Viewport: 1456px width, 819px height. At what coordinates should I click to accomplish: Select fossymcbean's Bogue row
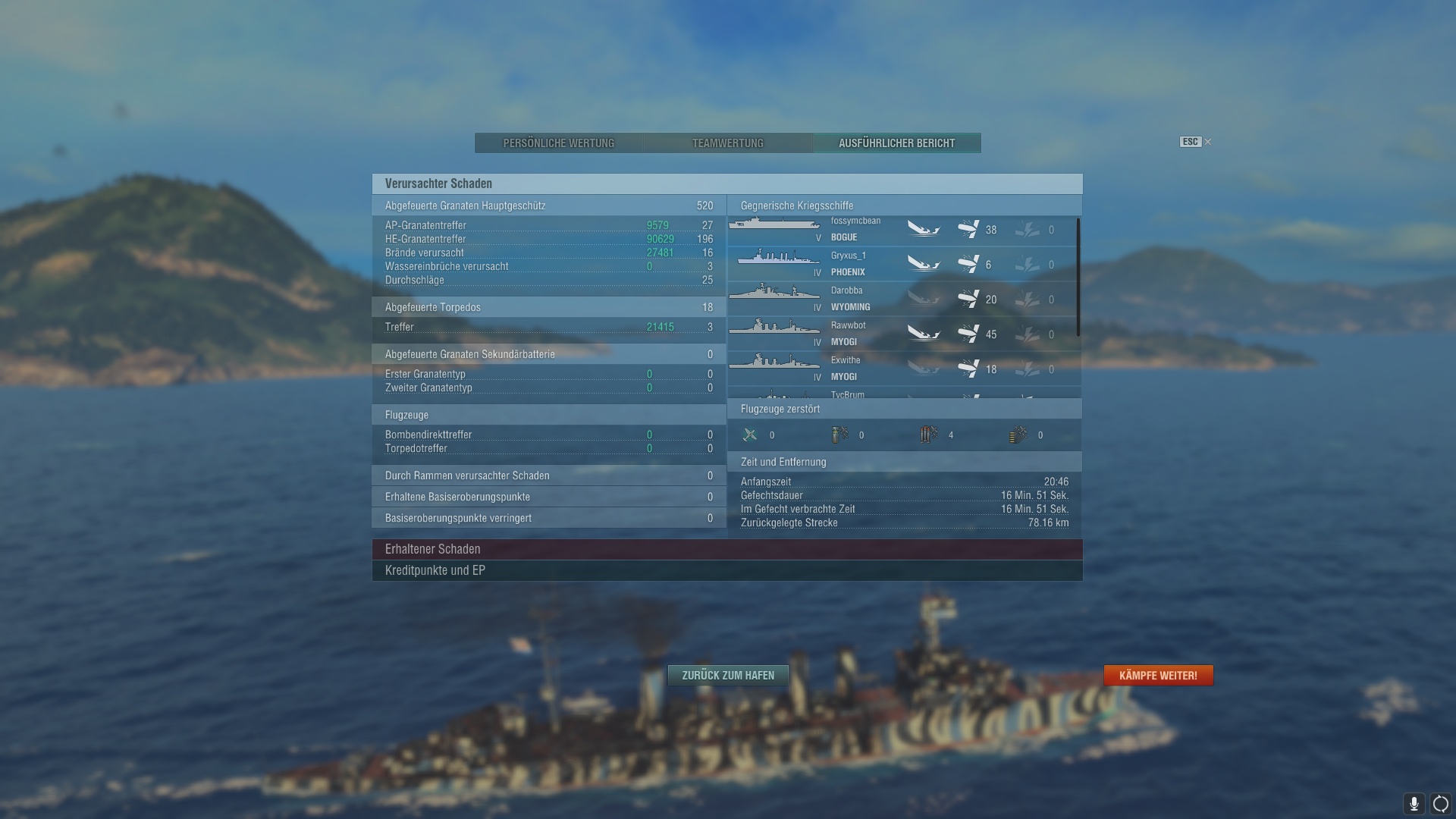coord(855,229)
